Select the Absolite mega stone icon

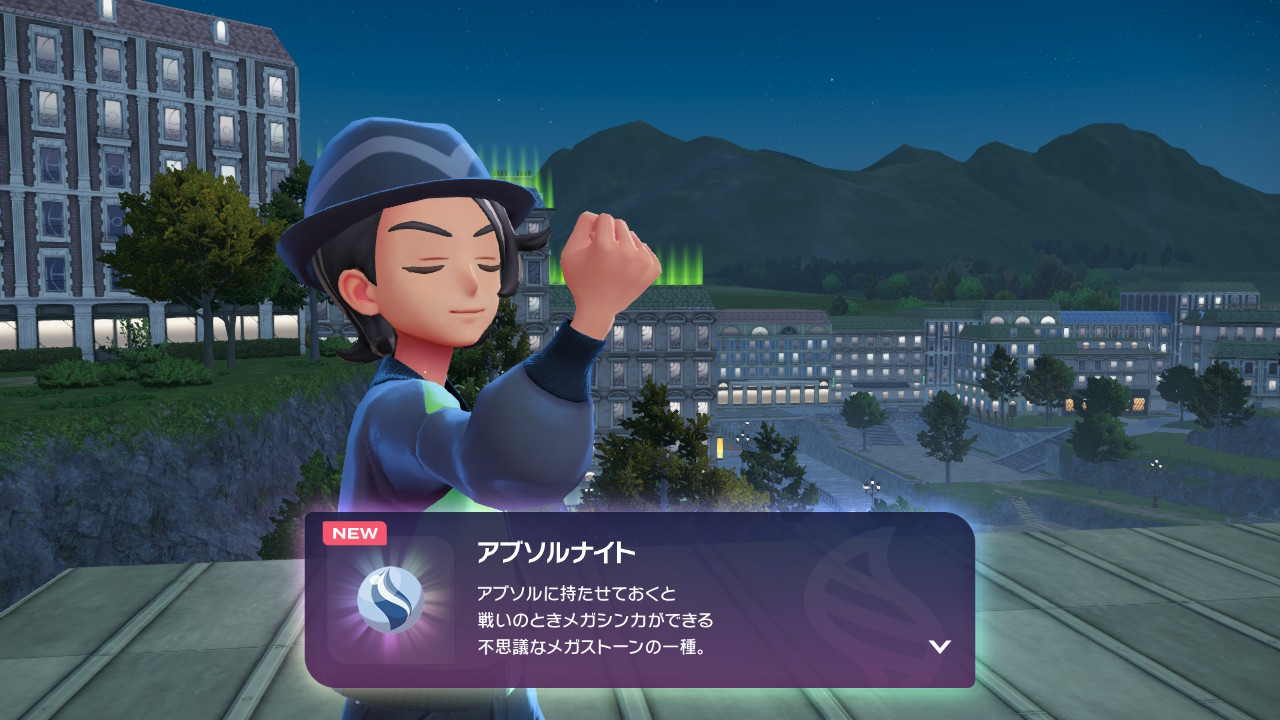[x=390, y=600]
